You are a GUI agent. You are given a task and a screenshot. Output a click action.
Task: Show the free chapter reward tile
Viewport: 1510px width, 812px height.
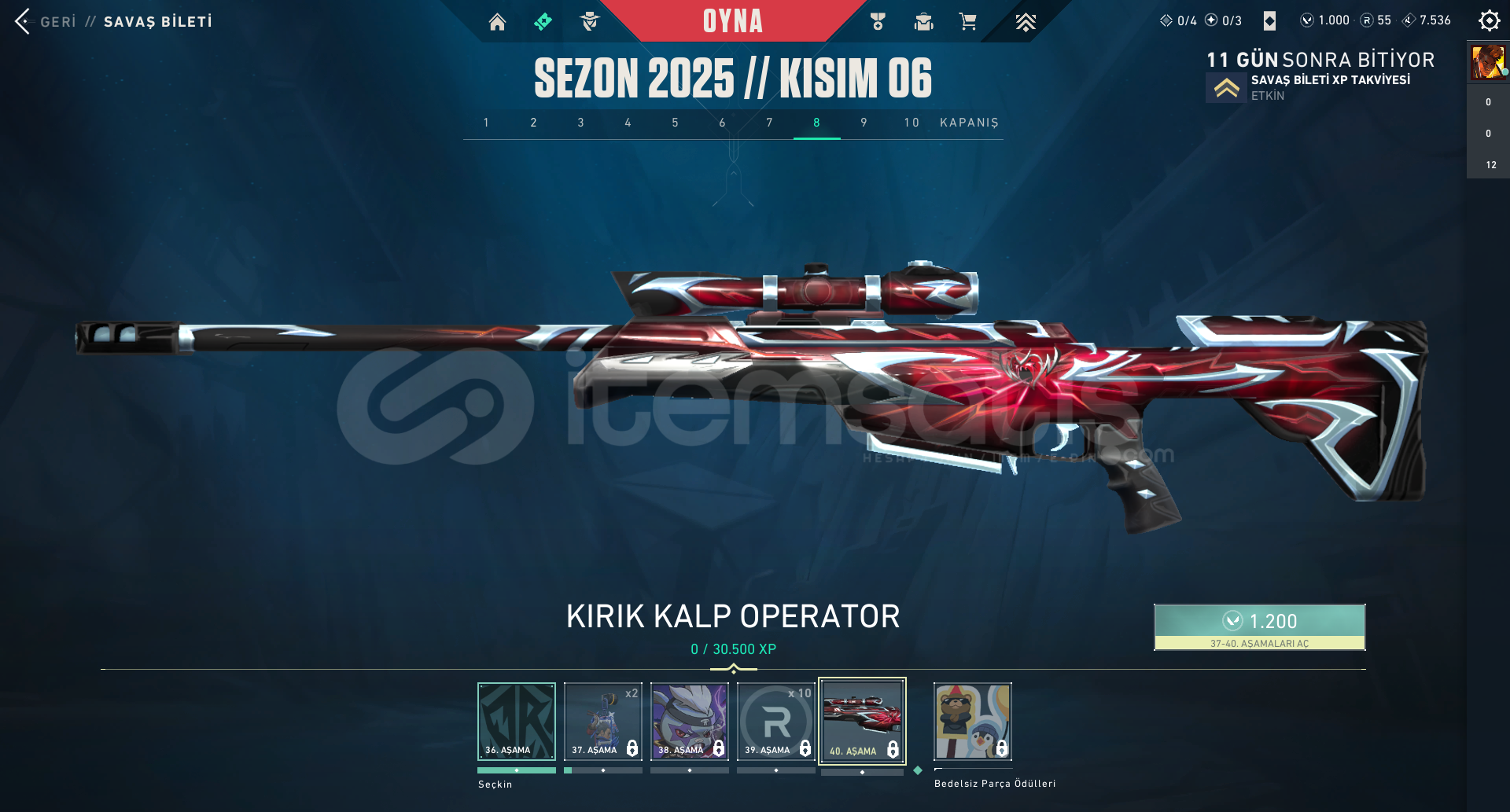pyautogui.click(x=973, y=721)
